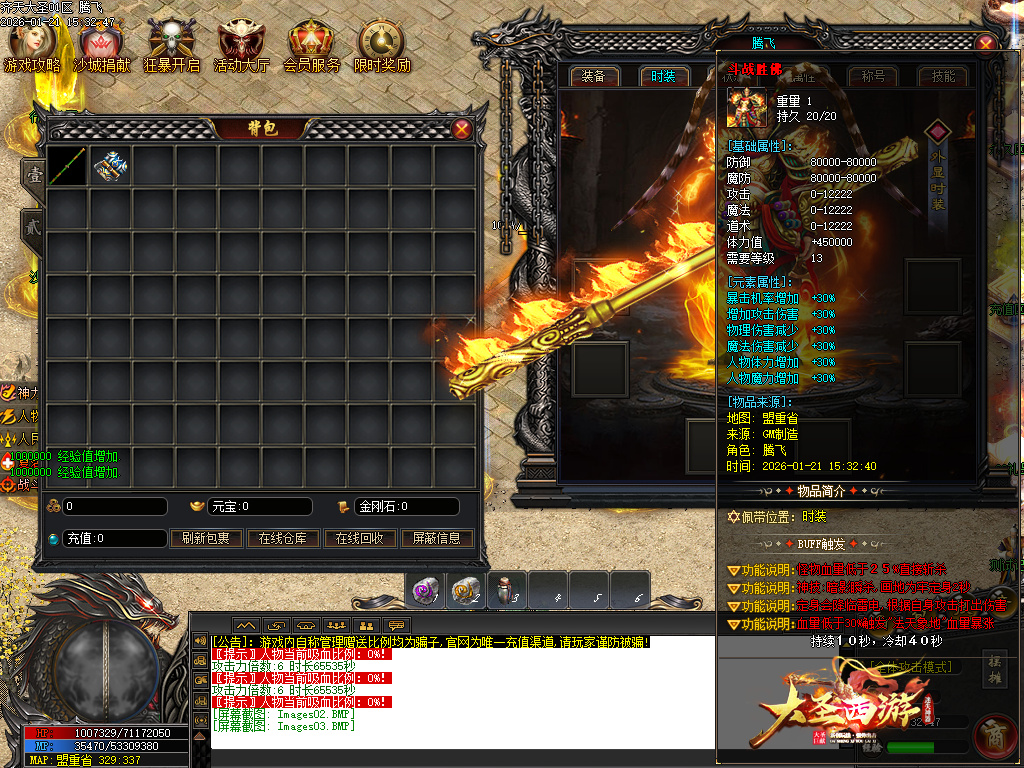Close the 背包 backpack window
The height and width of the screenshot is (768, 1024).
pos(462,128)
